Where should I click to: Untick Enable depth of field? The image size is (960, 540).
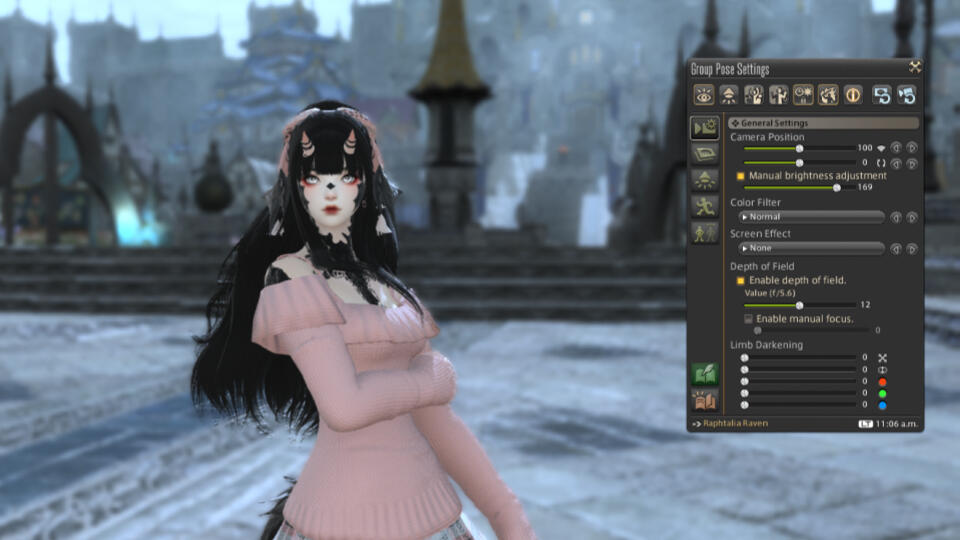point(741,281)
